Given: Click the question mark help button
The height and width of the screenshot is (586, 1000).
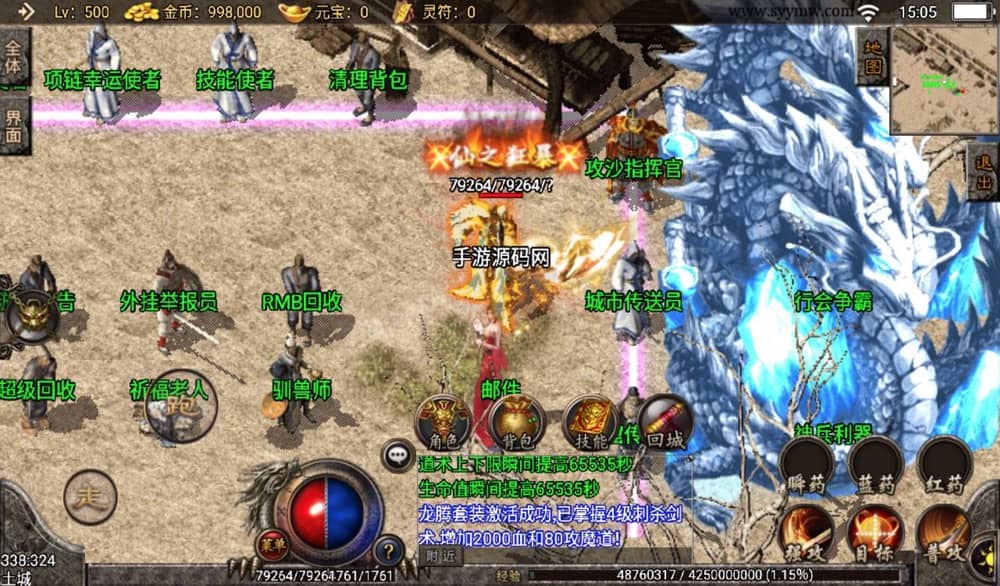Looking at the screenshot, I should [388, 549].
